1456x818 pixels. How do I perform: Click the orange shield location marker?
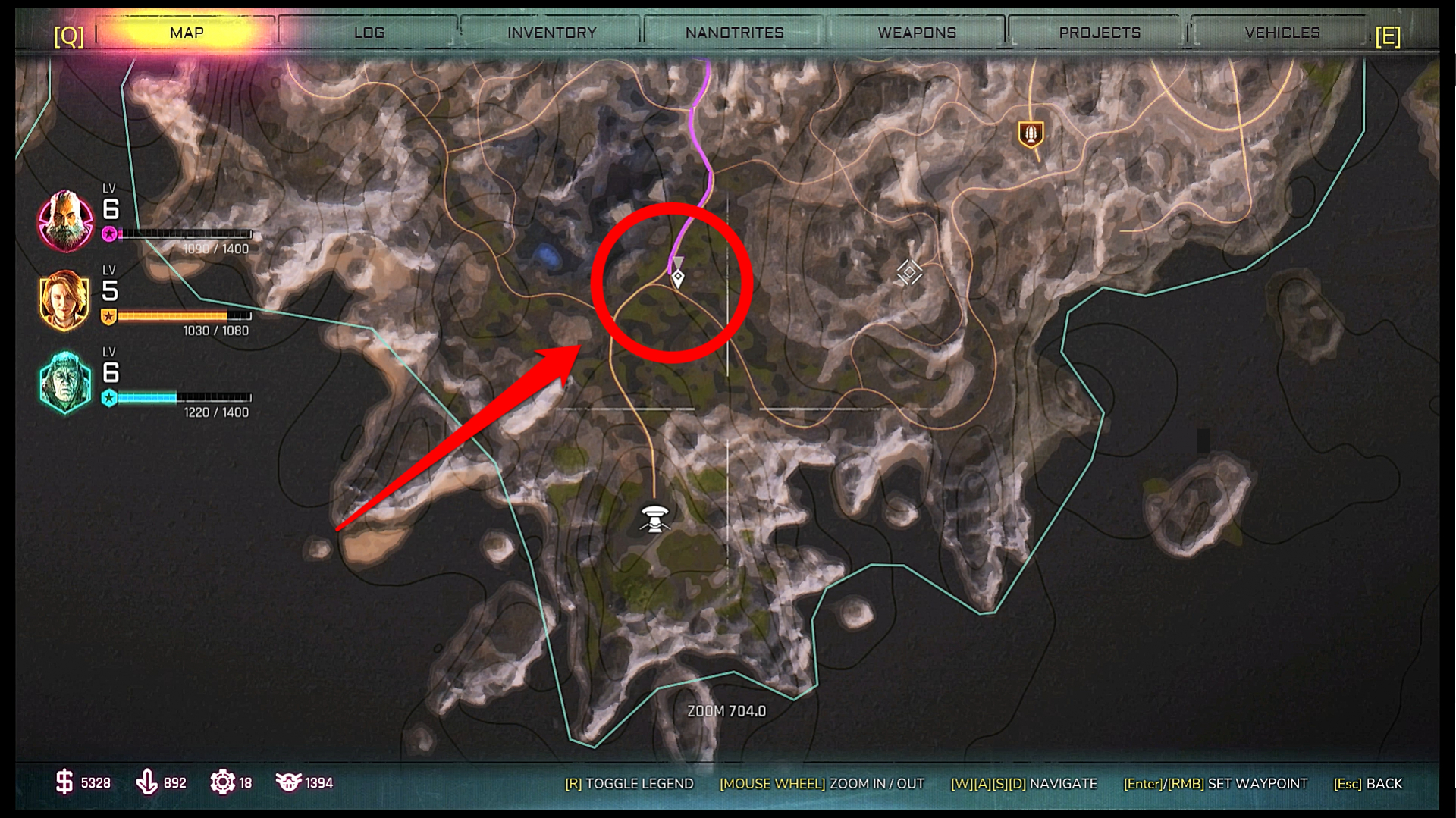click(x=1030, y=134)
